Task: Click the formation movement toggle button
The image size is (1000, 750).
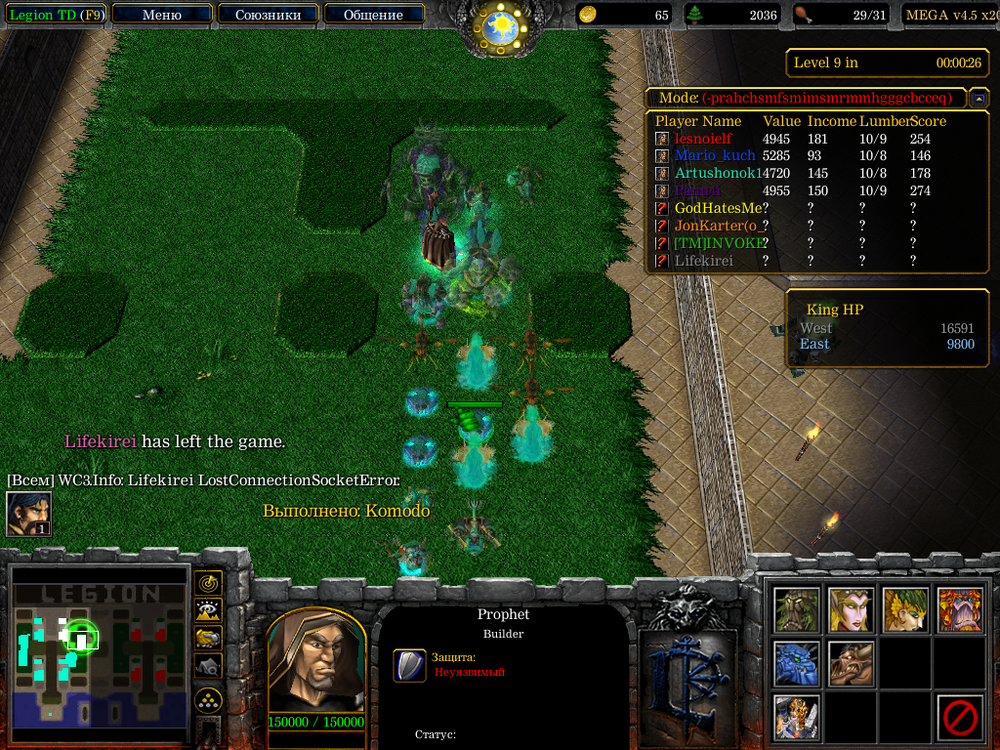Action: (208, 699)
